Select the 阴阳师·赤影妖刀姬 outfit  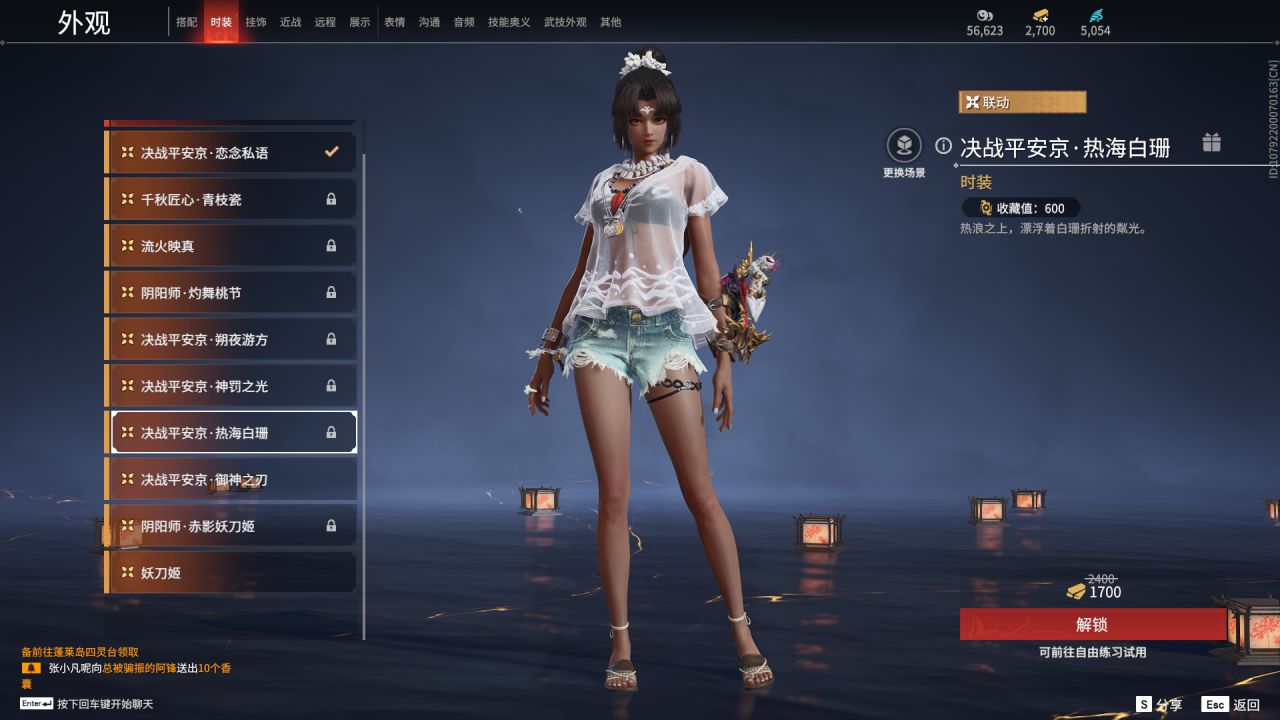(x=231, y=526)
